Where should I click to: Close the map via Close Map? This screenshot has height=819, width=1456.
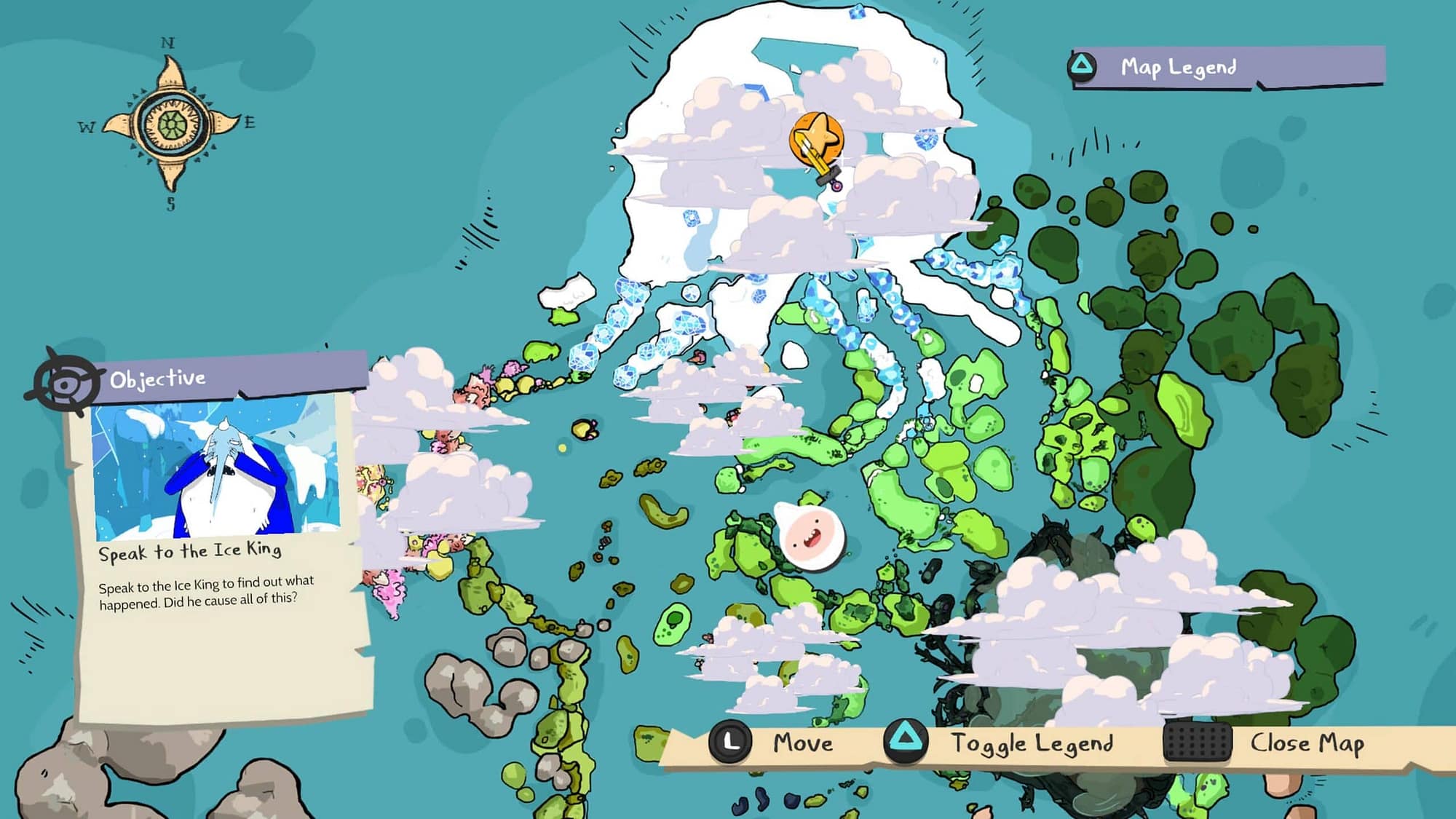(1307, 743)
